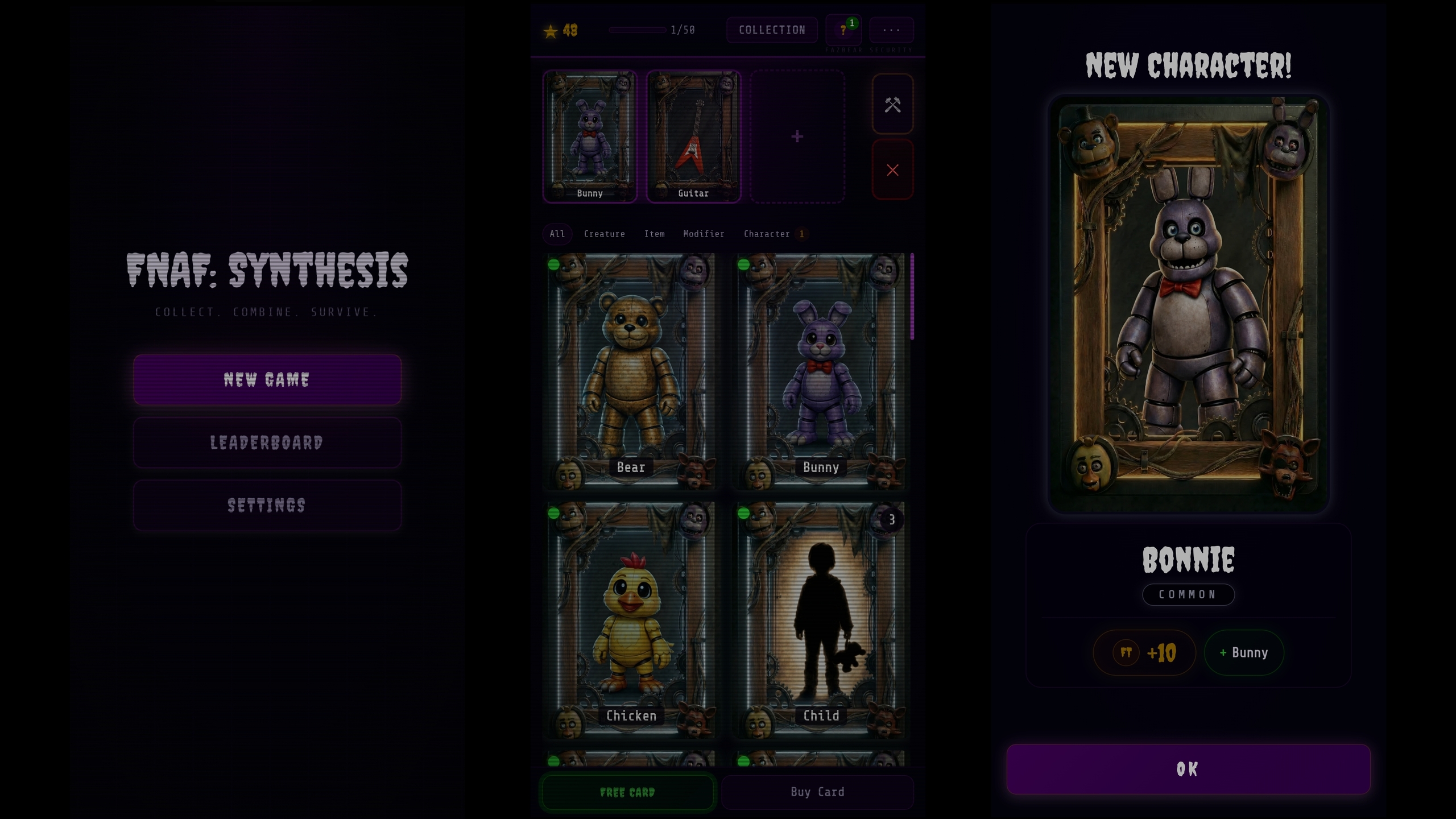Cancel the synthesis with the red X icon
1456x819 pixels.
893,169
